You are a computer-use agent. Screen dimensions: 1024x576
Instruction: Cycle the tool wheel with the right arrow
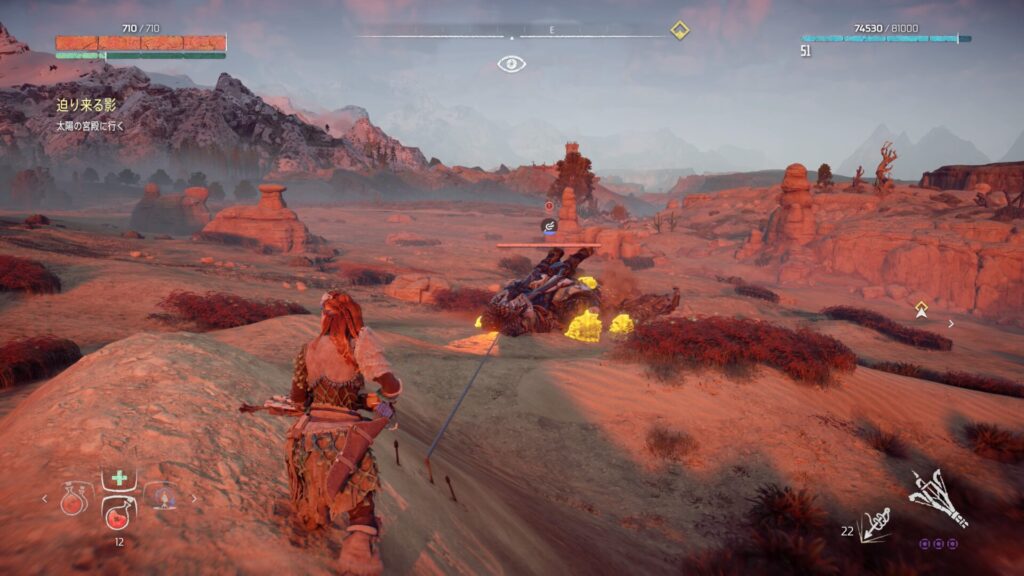point(194,498)
